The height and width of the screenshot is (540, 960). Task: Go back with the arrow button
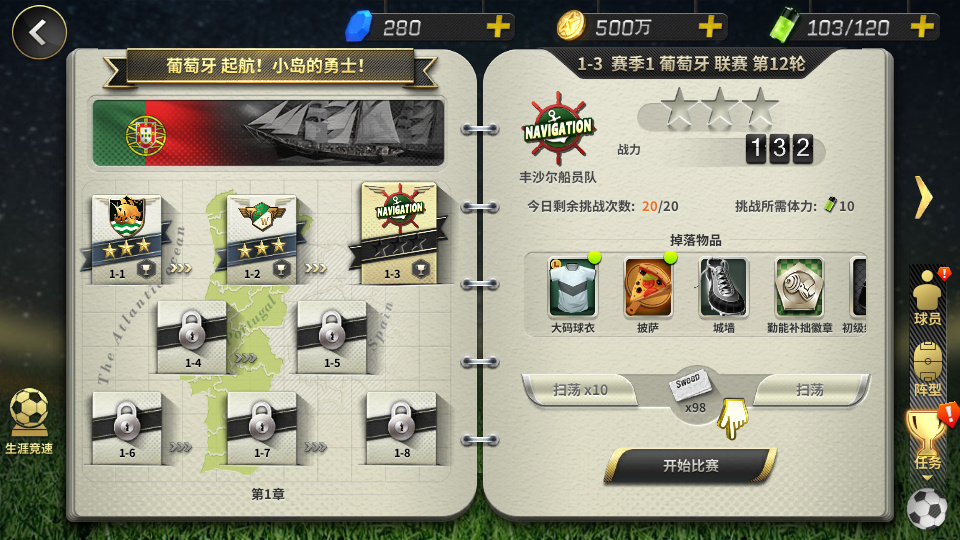click(39, 32)
